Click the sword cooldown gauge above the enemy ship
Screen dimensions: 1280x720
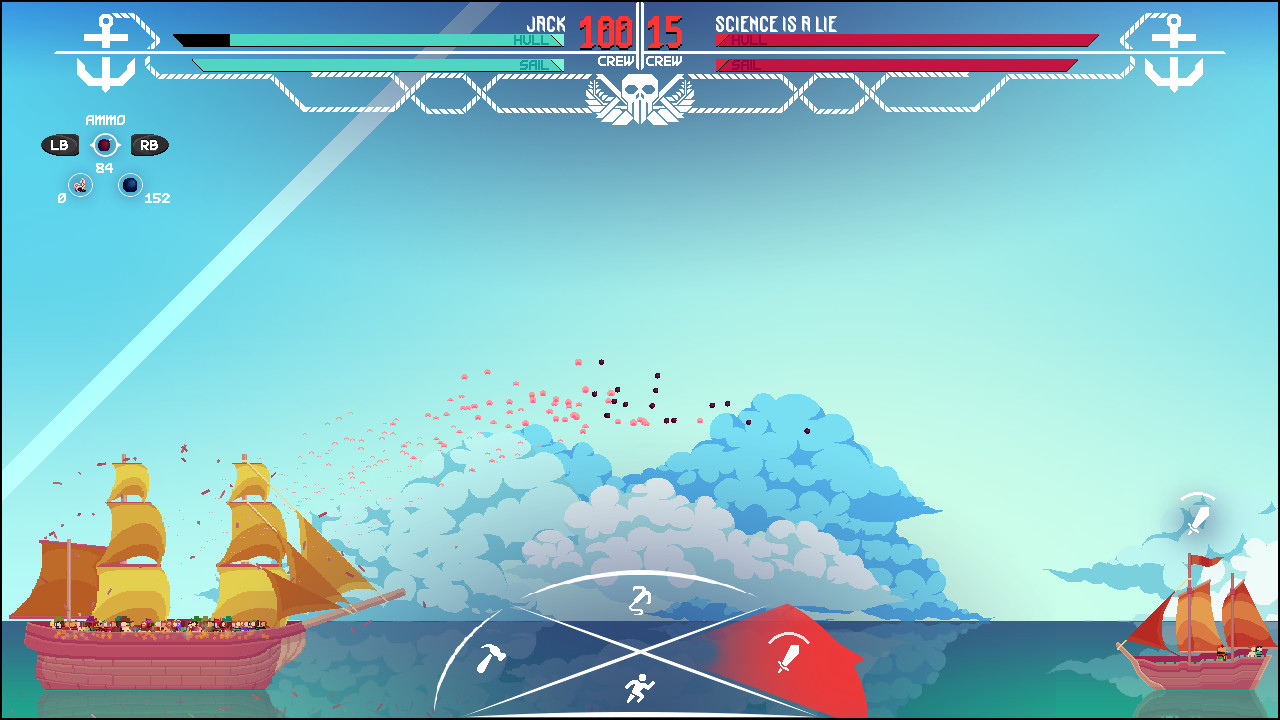click(x=1196, y=512)
